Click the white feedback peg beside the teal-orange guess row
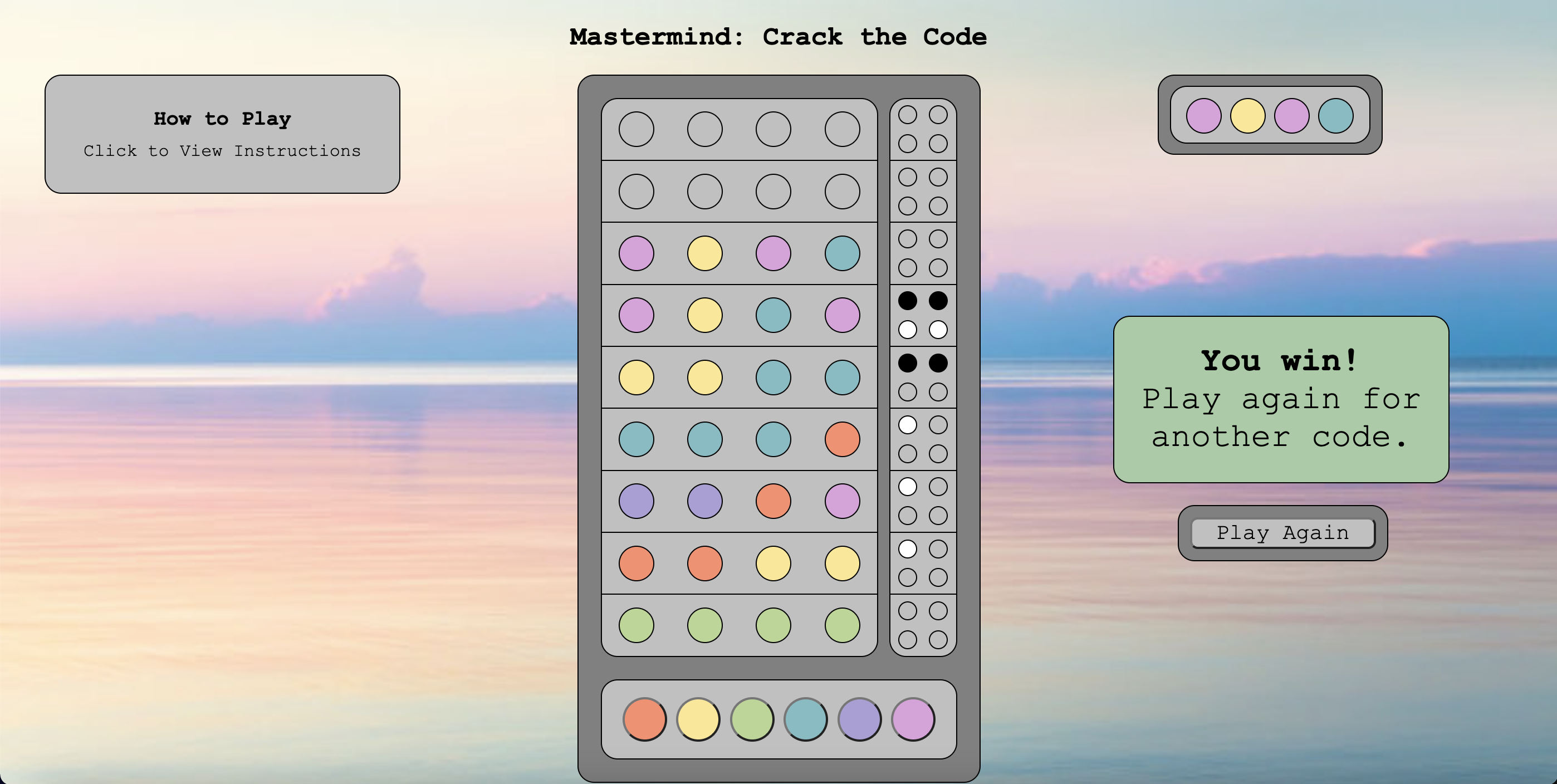The image size is (1557, 784). point(907,424)
